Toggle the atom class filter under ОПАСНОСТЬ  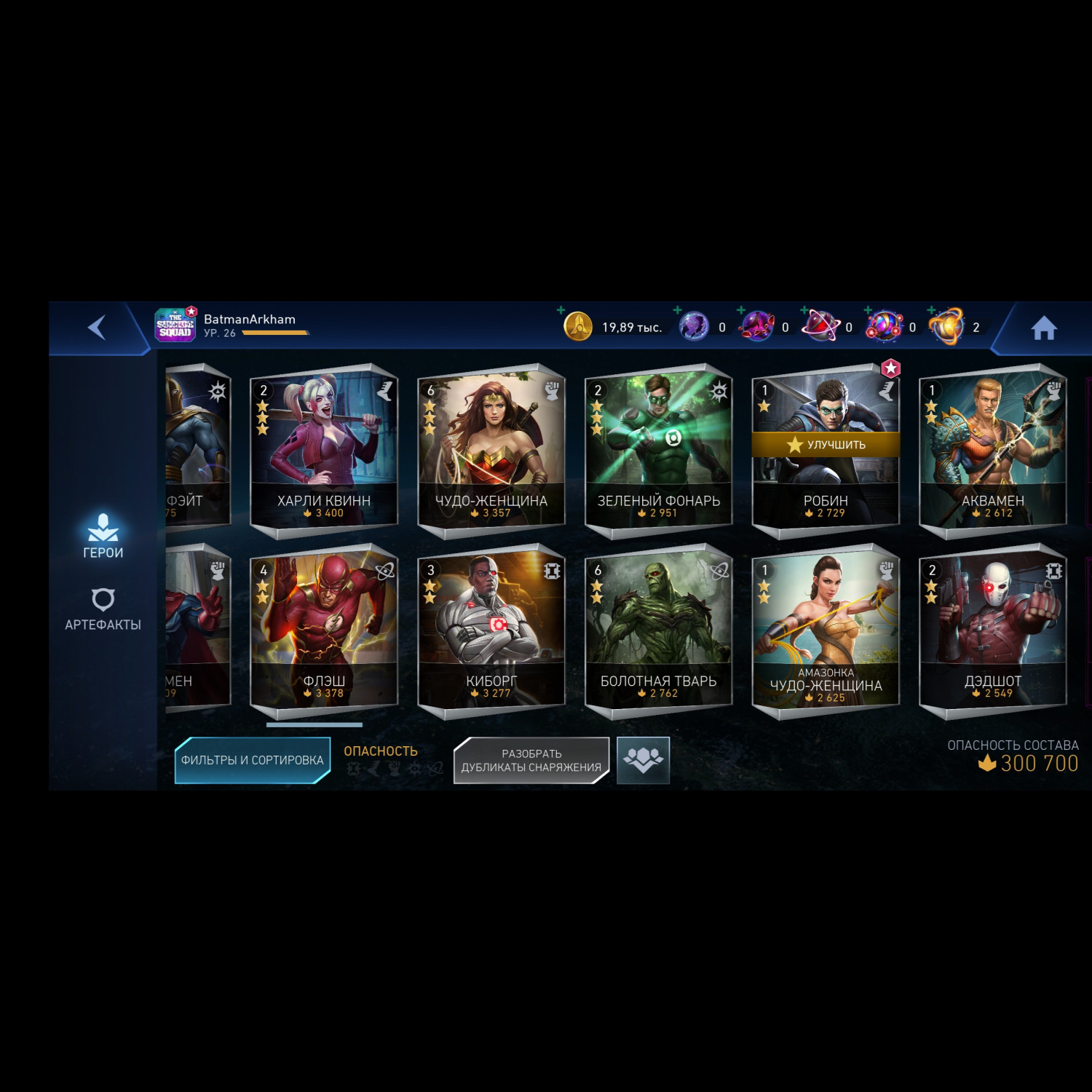tap(437, 768)
